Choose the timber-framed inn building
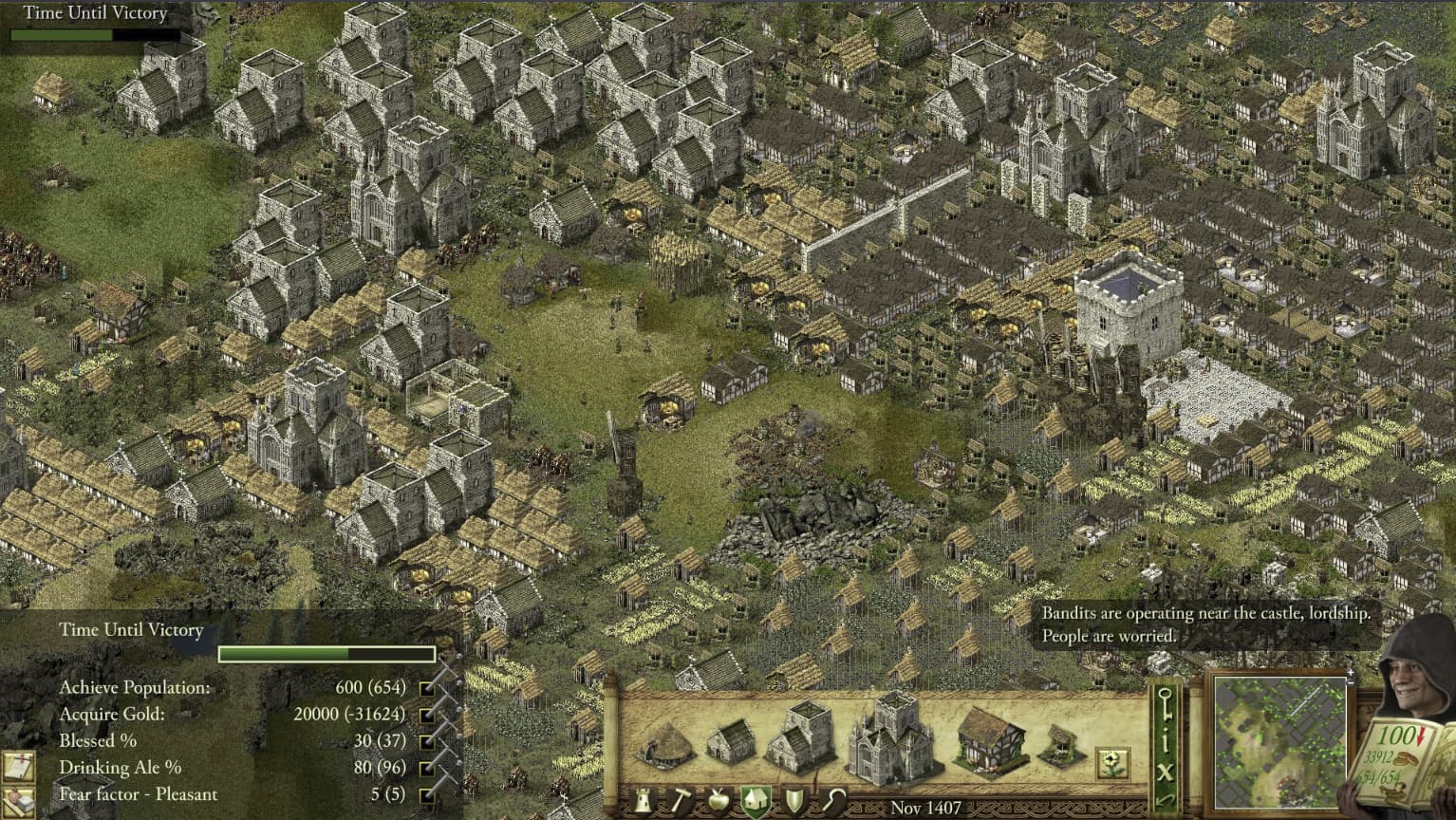This screenshot has width=1456, height=820. 988,740
